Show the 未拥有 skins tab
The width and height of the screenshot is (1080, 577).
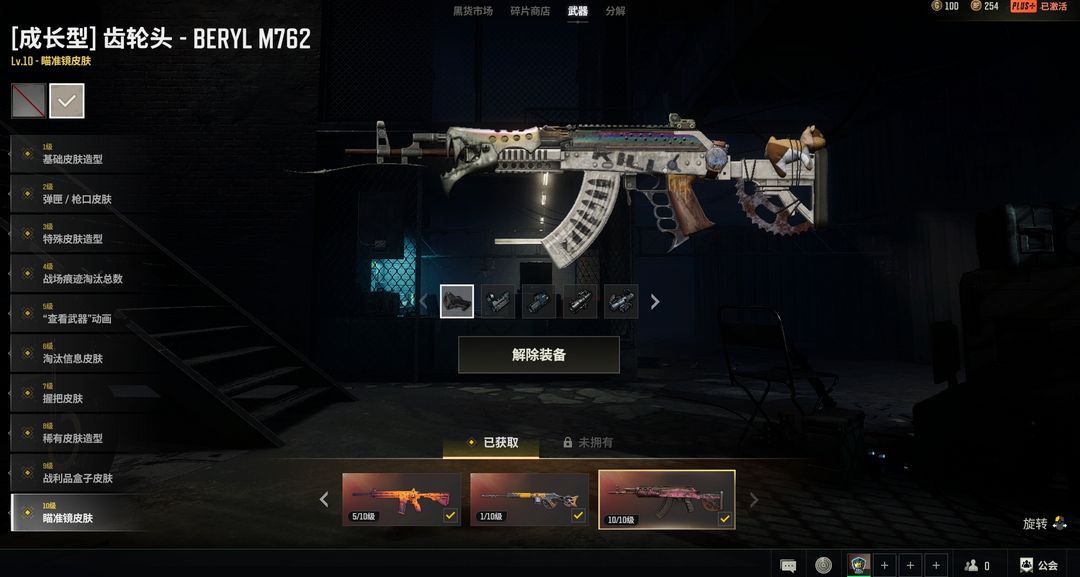(588, 442)
